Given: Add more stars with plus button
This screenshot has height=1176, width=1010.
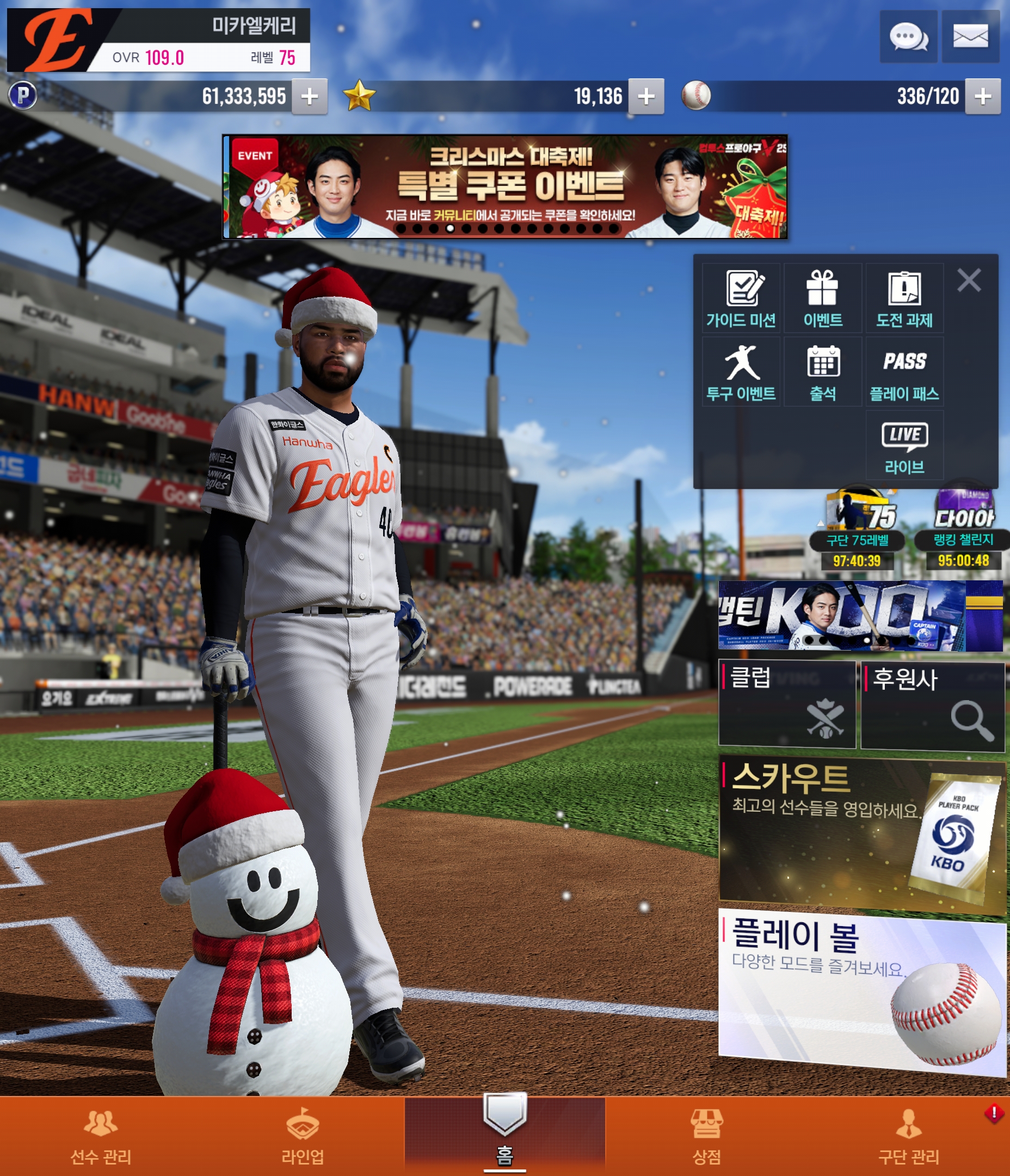Looking at the screenshot, I should (646, 96).
